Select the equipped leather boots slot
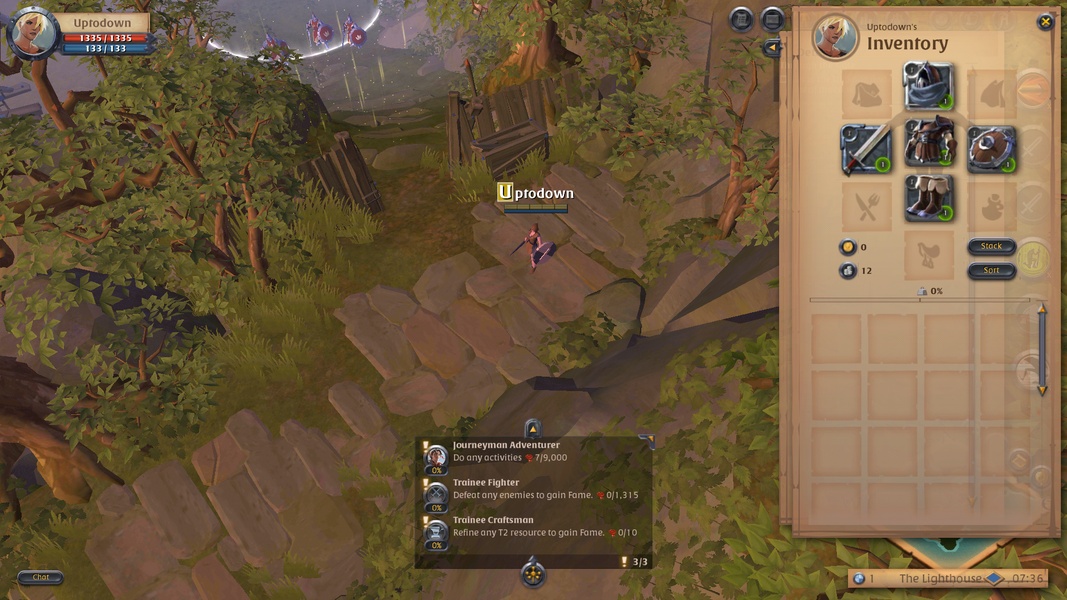The image size is (1067, 600). pyautogui.click(x=928, y=198)
